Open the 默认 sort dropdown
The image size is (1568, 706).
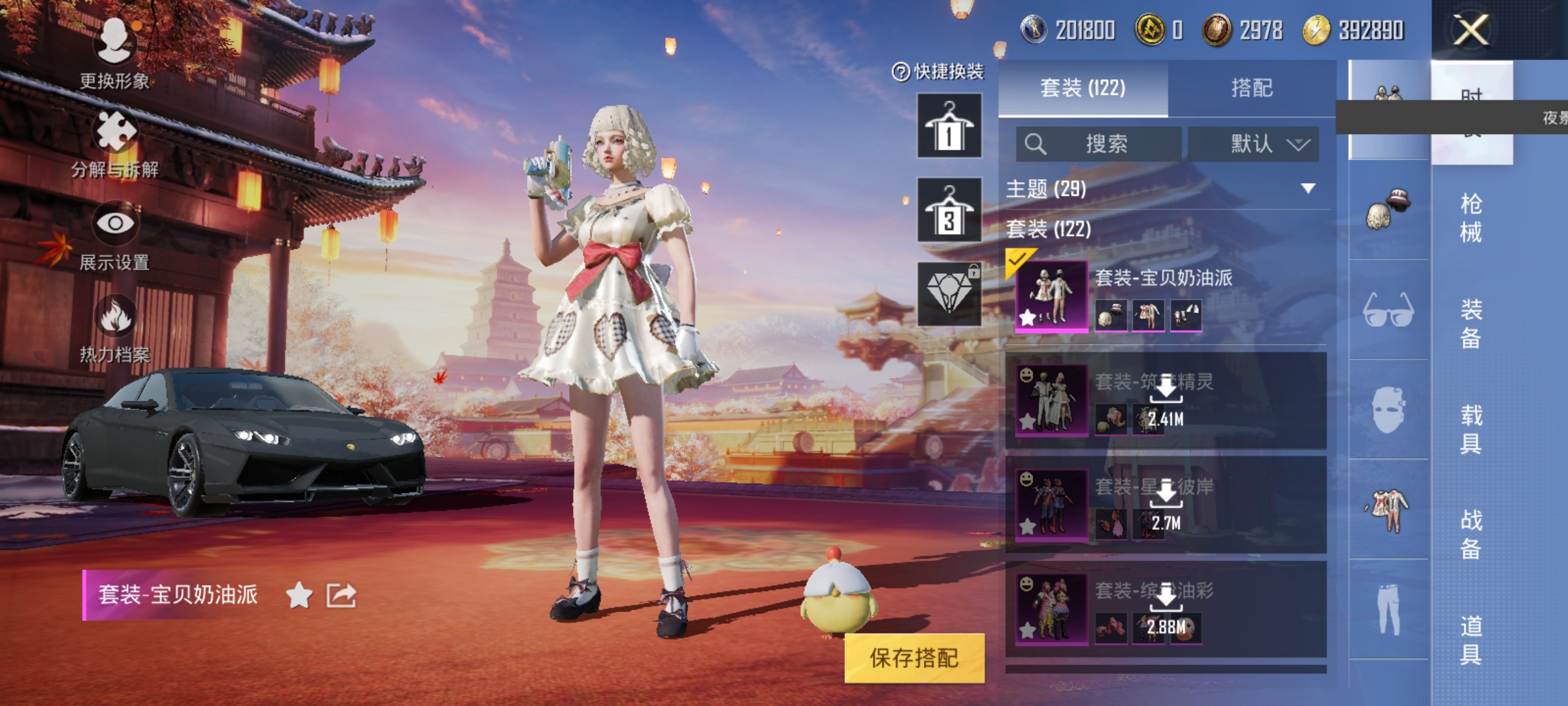(1253, 144)
